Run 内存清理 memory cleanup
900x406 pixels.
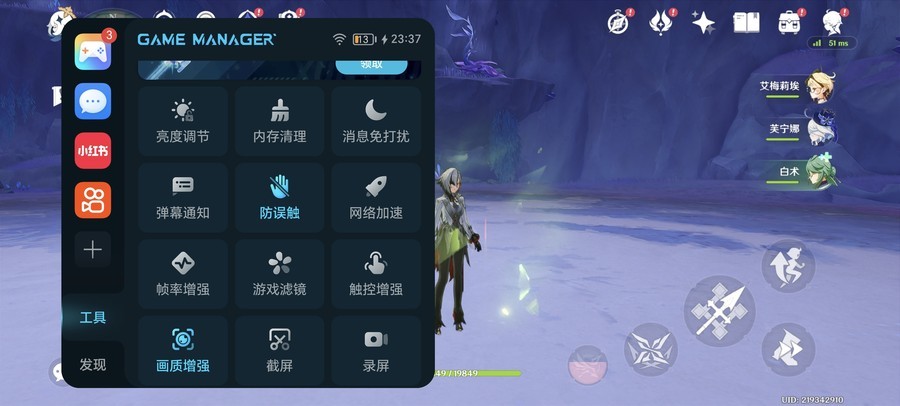pos(279,120)
